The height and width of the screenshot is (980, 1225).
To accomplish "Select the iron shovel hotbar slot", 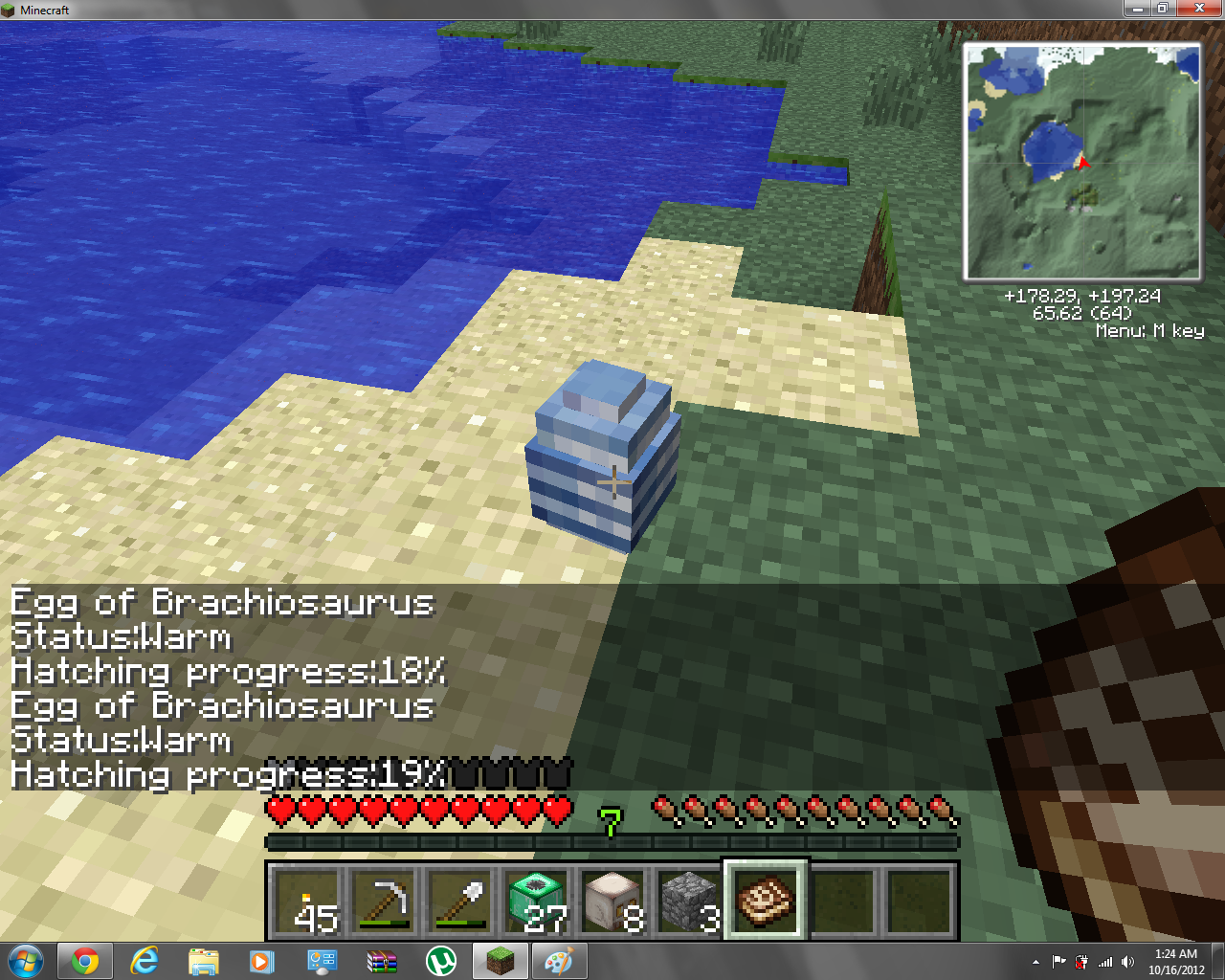I will tap(459, 902).
